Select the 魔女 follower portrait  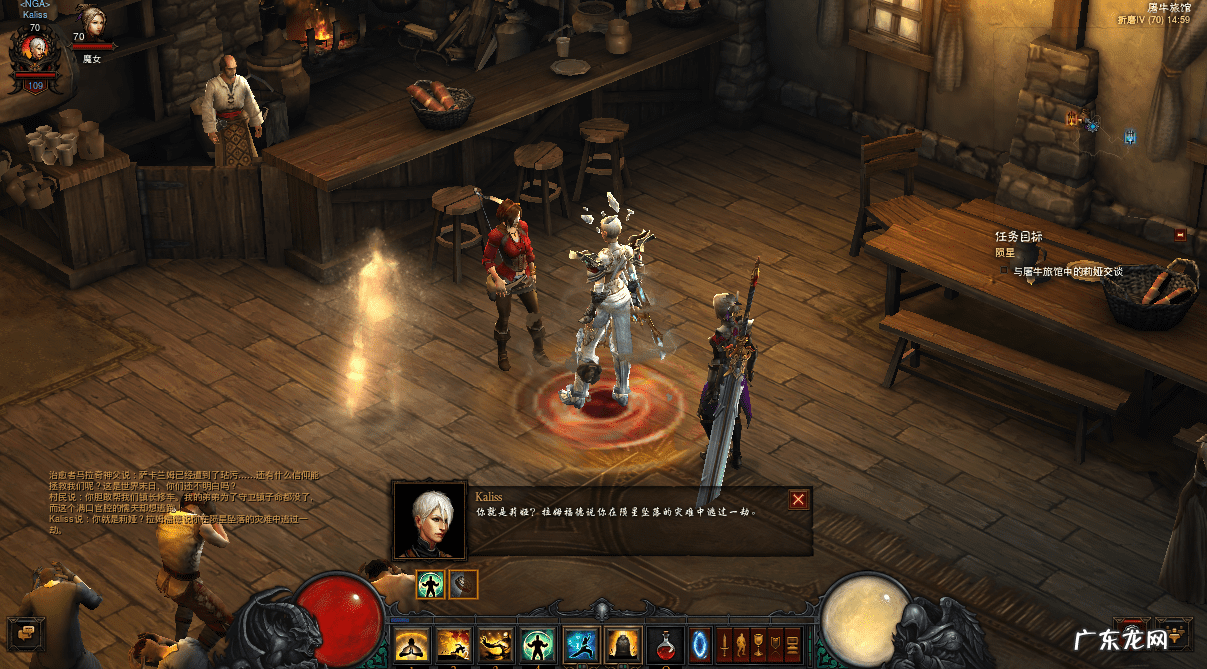click(x=91, y=22)
